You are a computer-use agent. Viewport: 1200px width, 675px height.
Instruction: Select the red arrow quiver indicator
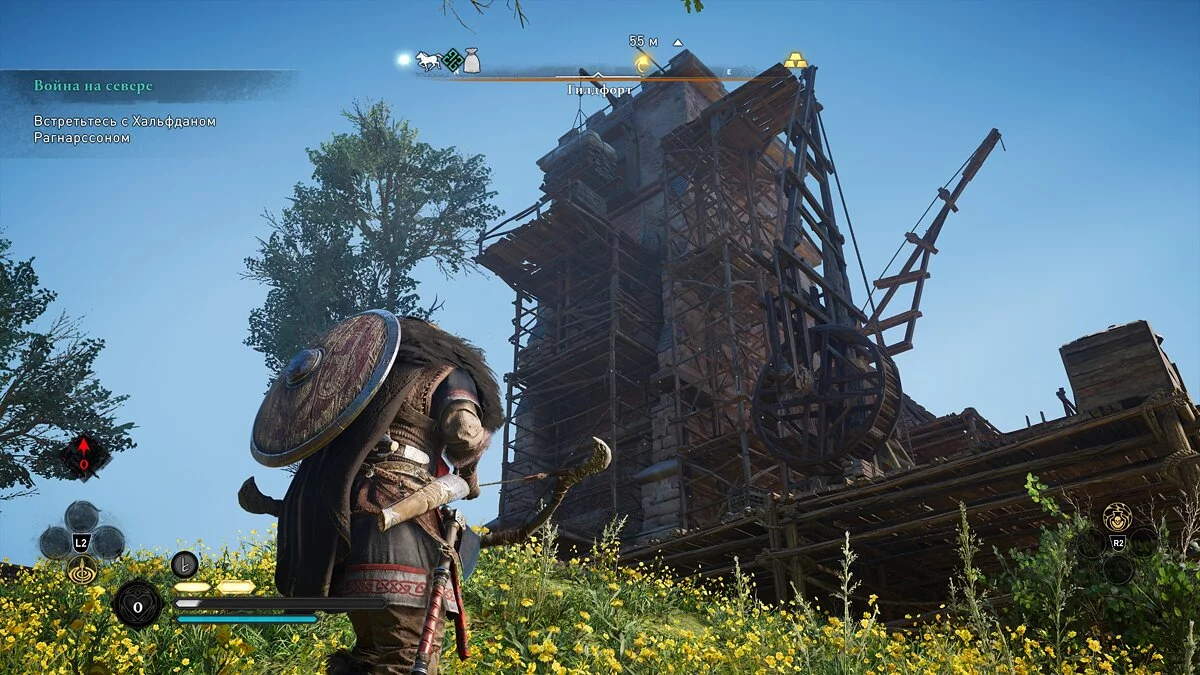[84, 456]
